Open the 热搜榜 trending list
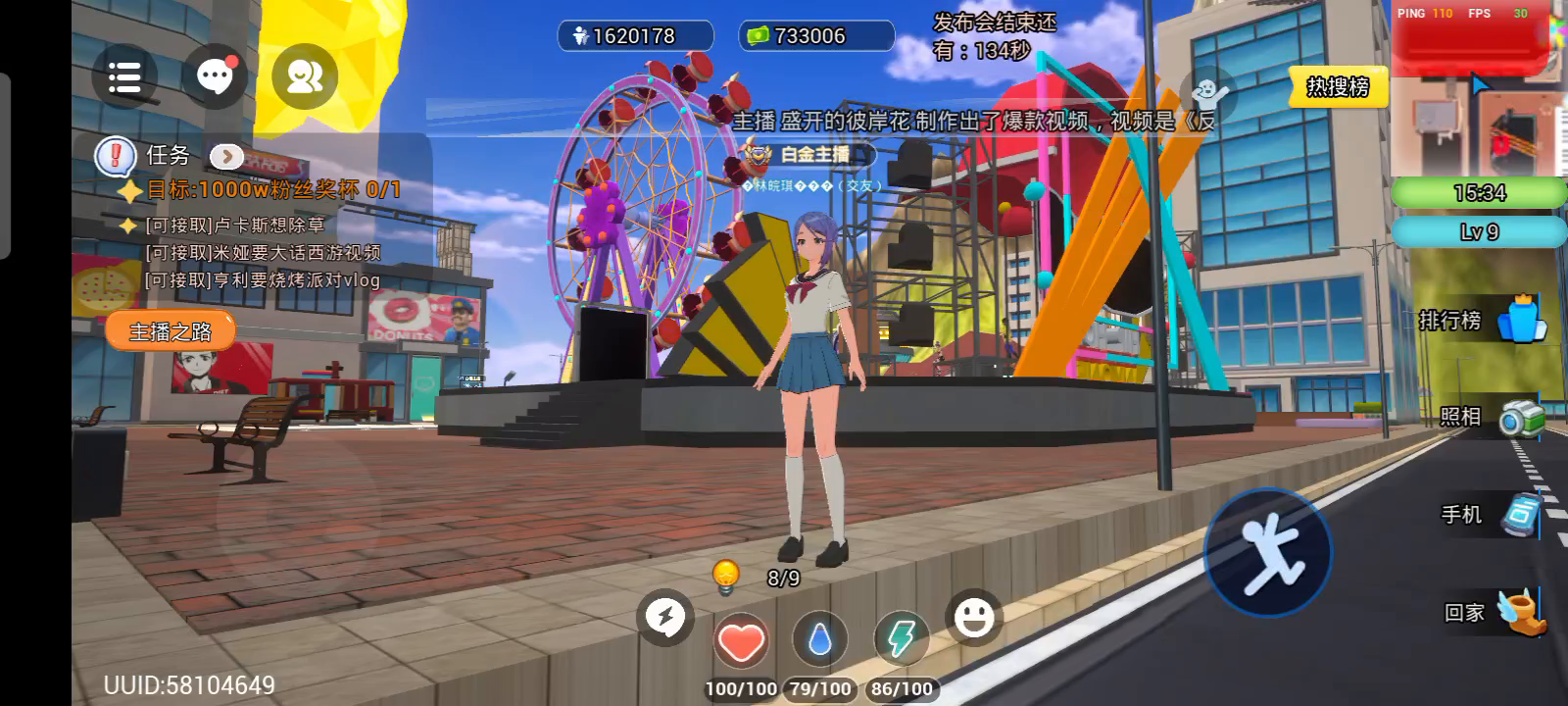Viewport: 1568px width, 706px height. 1338,87
